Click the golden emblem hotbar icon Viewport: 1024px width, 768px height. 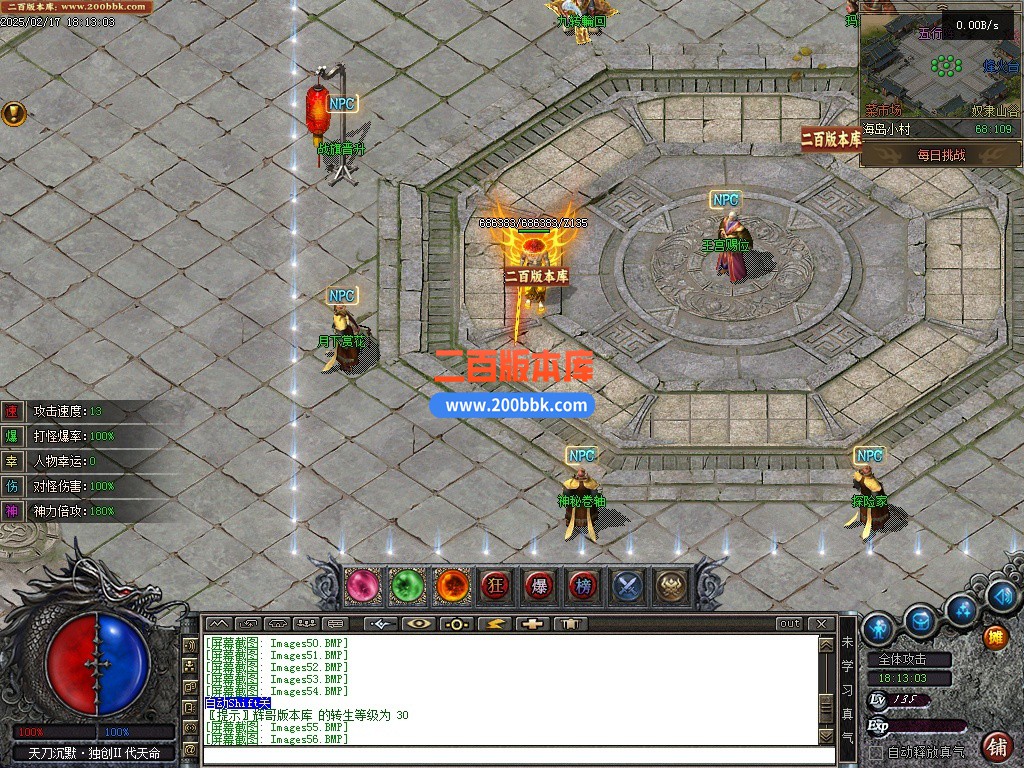[672, 586]
